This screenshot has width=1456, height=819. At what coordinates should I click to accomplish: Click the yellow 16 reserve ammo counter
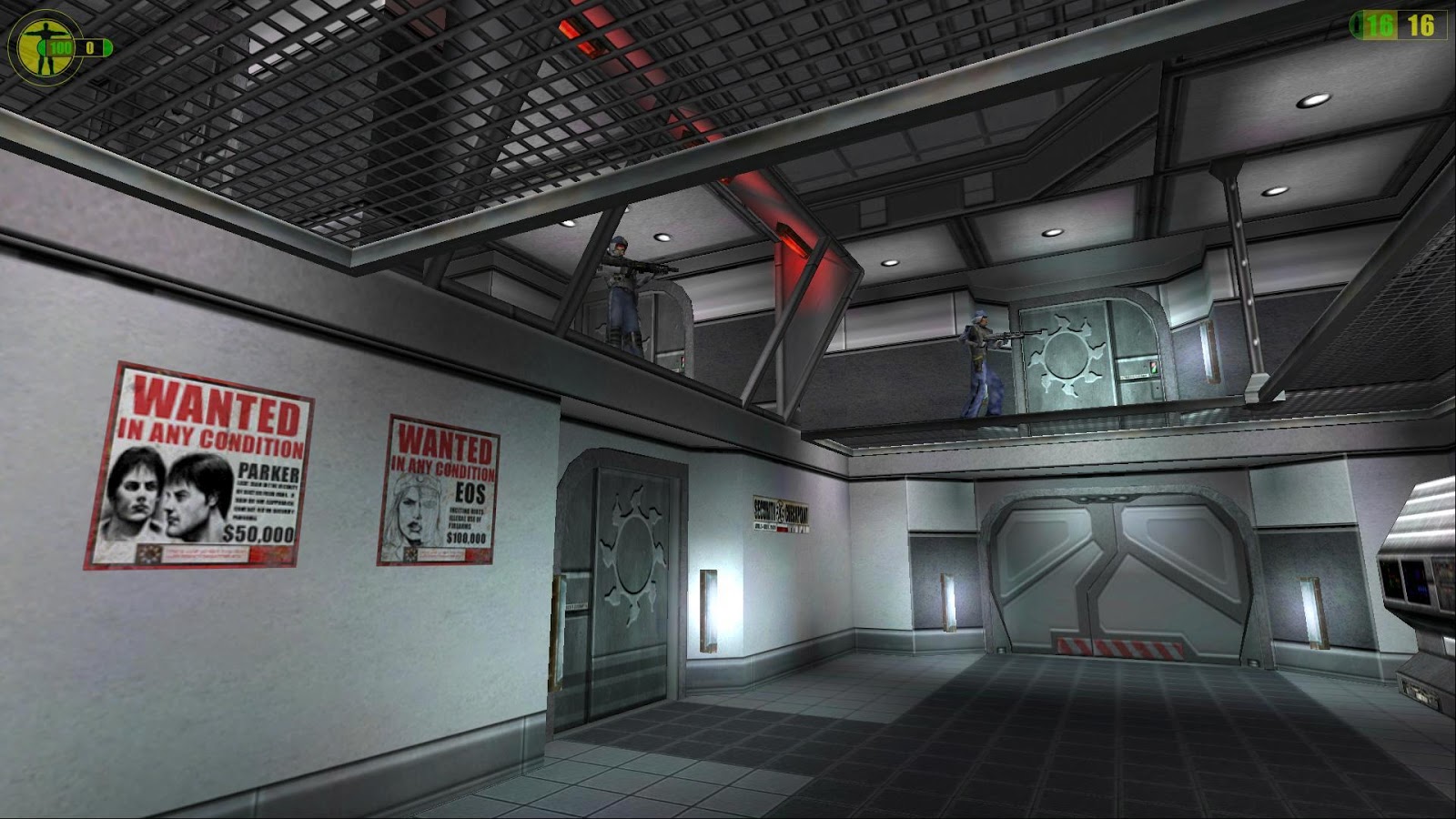pos(1420,25)
